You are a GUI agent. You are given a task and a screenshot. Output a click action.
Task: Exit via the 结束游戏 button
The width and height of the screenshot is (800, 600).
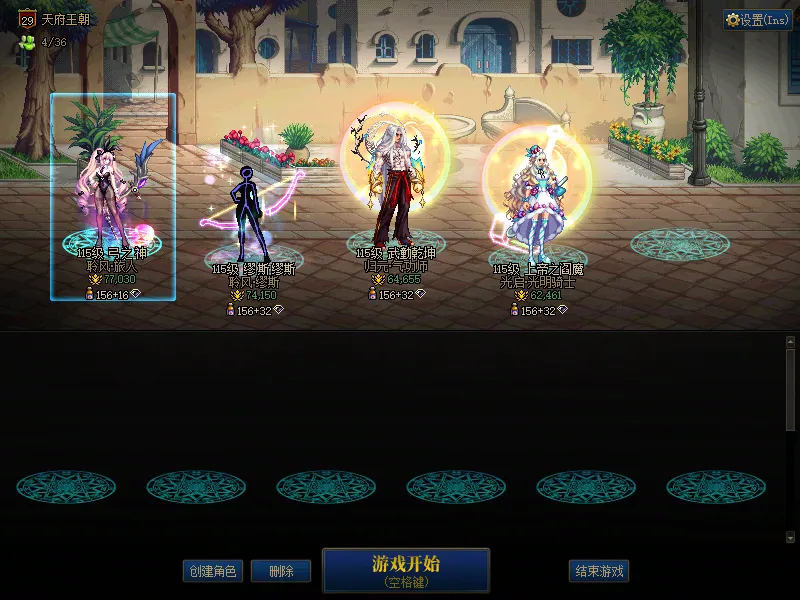click(x=600, y=571)
